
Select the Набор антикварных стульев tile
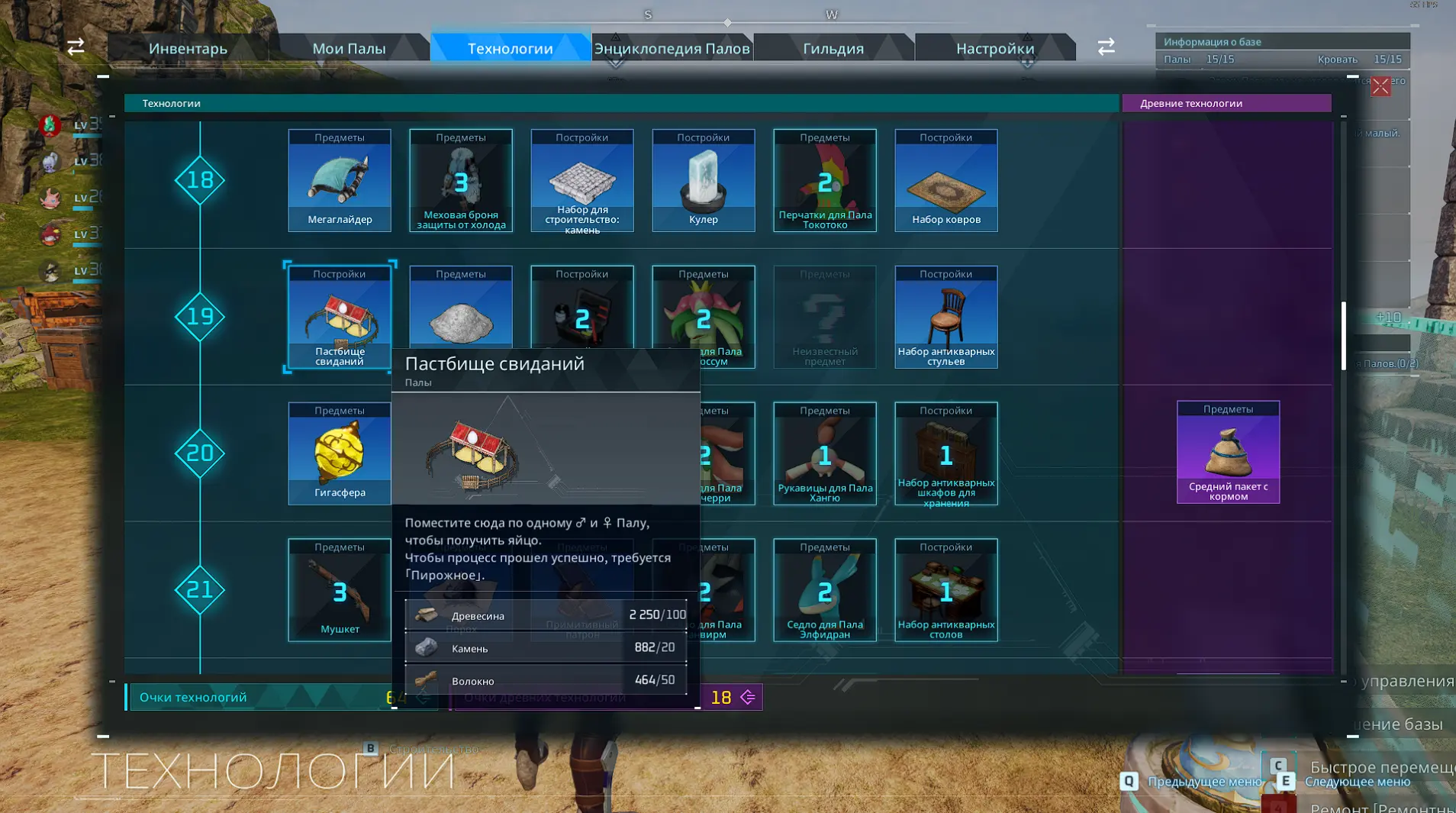[946, 317]
